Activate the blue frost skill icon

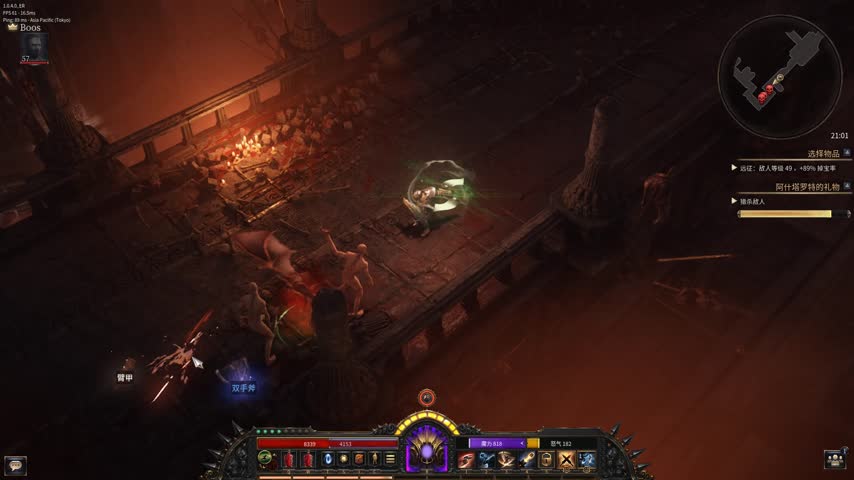586,459
